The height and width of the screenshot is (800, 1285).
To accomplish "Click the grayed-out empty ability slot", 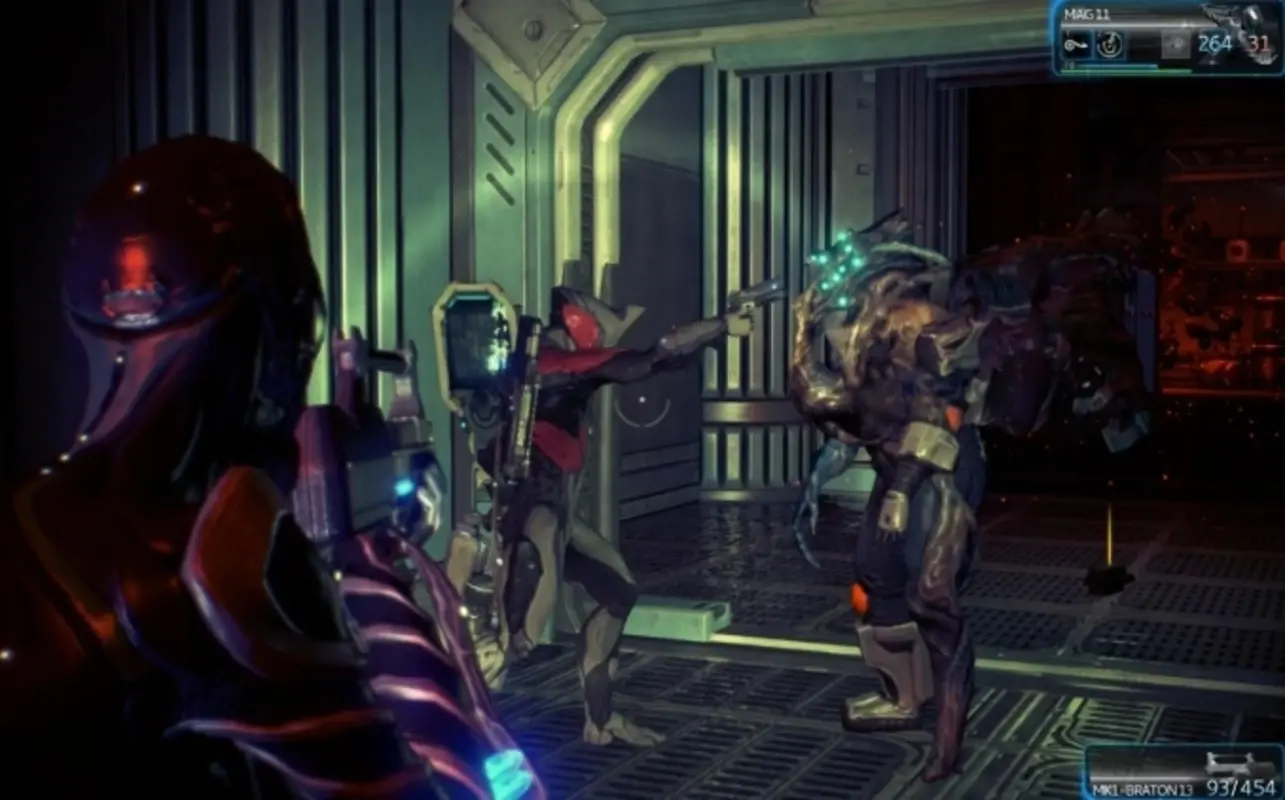I will click(x=1177, y=45).
